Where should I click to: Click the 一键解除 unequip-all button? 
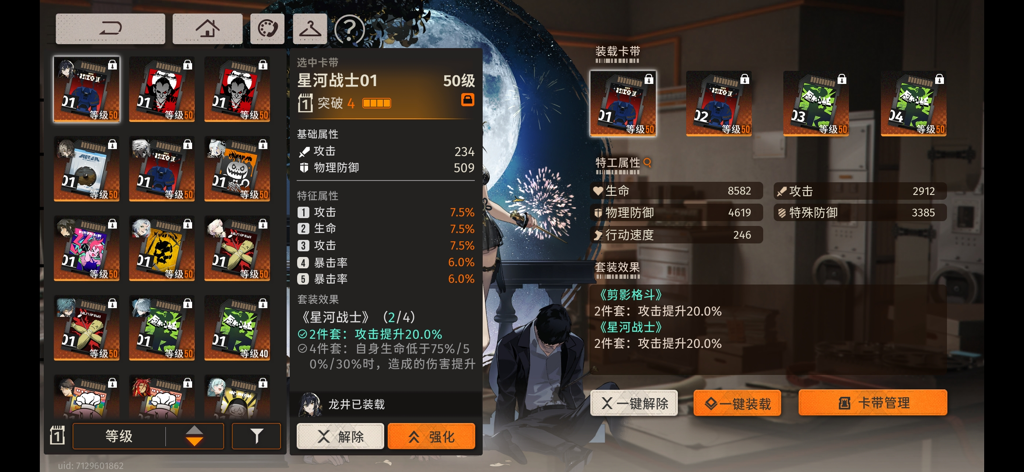(x=634, y=403)
